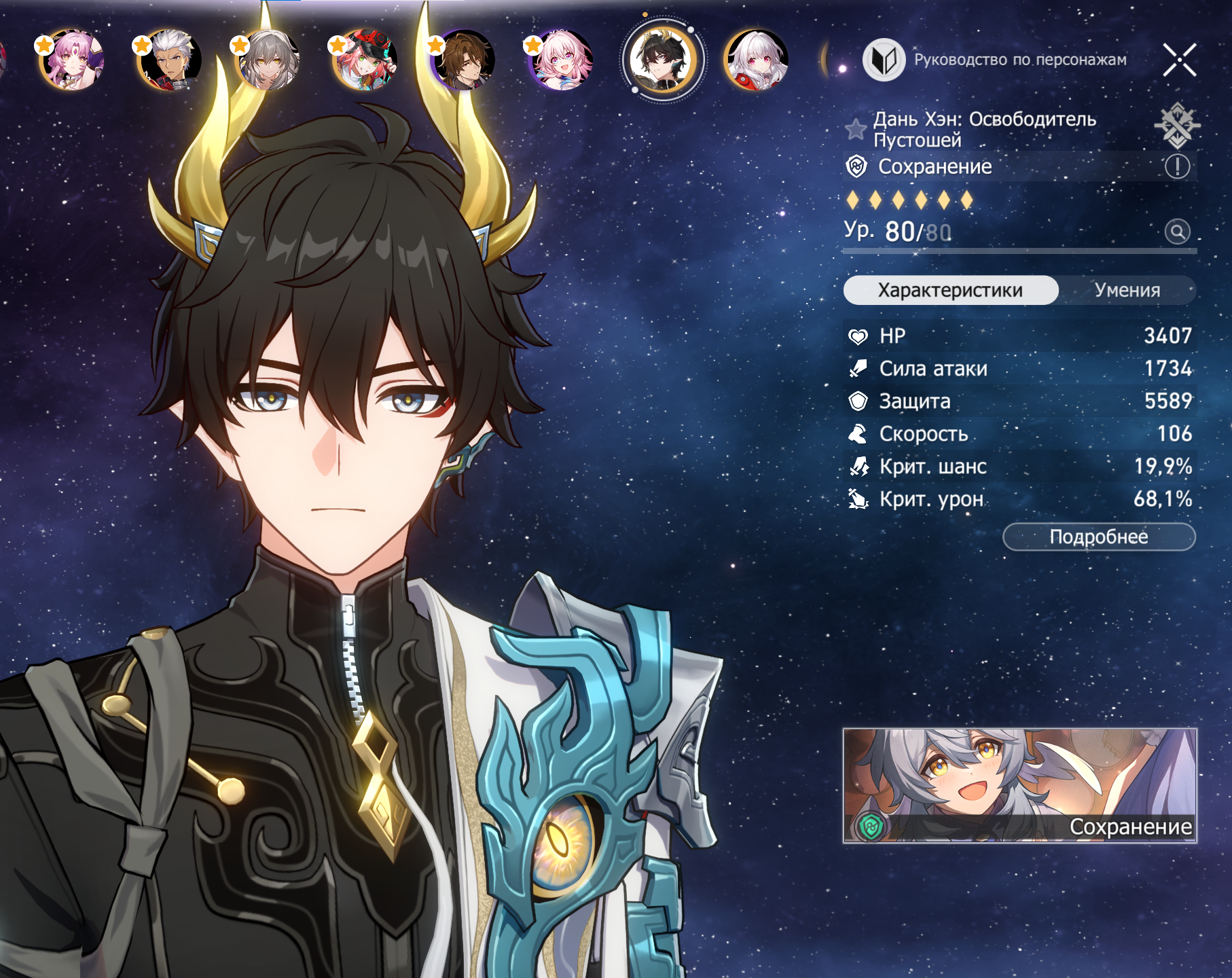Choose the pink-haired girl portrait with pink eyes
Image resolution: width=1232 pixels, height=978 pixels.
click(561, 60)
